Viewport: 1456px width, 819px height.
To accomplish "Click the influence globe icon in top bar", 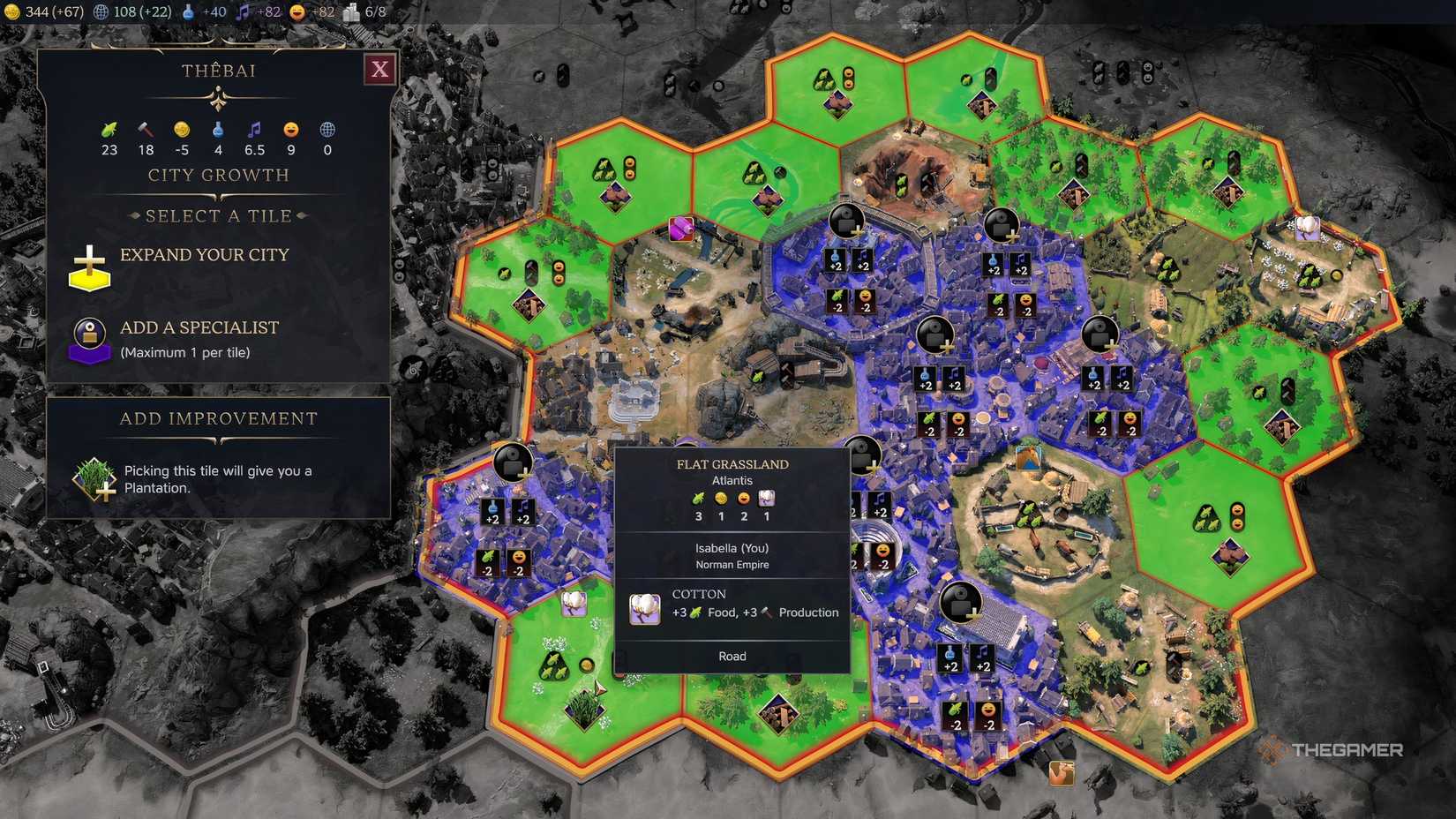I will click(x=102, y=12).
